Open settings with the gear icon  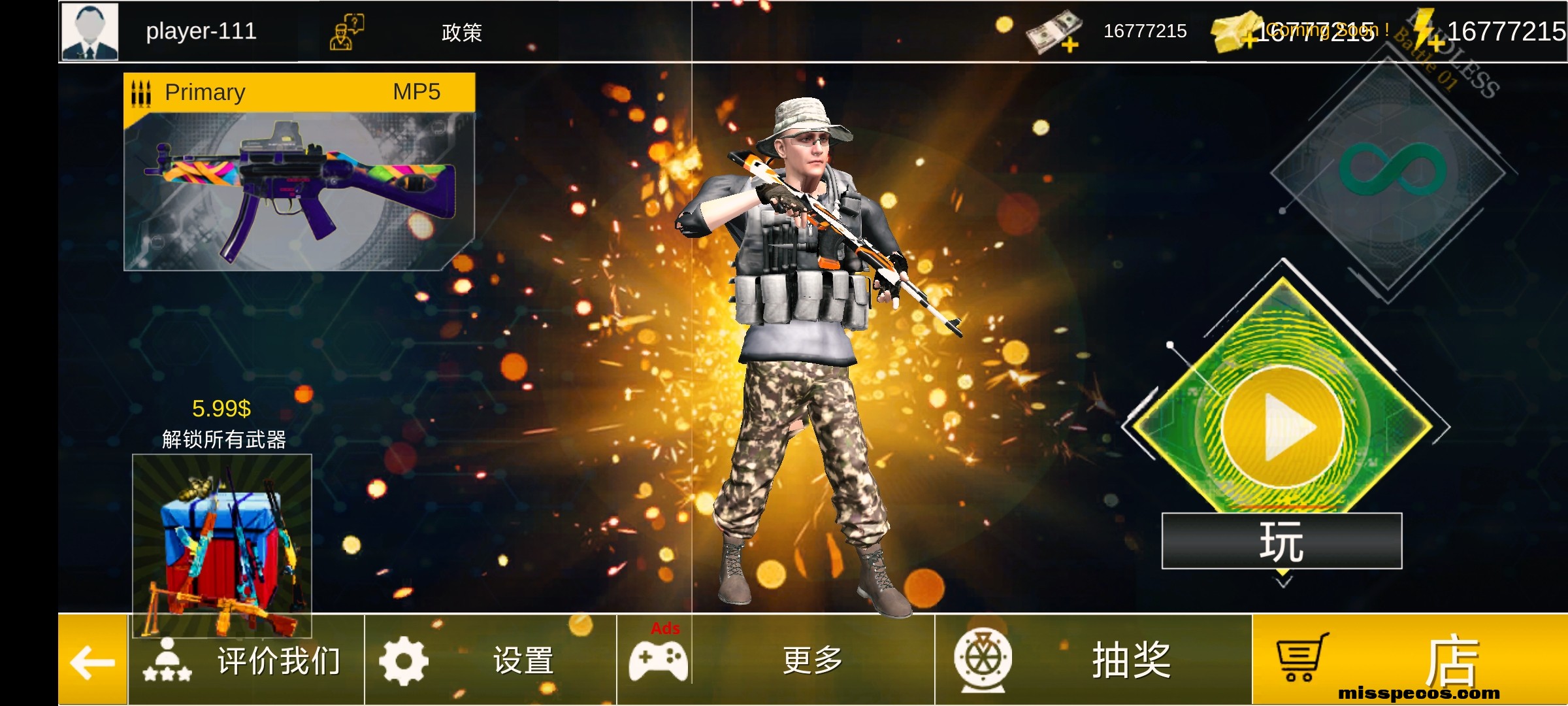pos(402,660)
